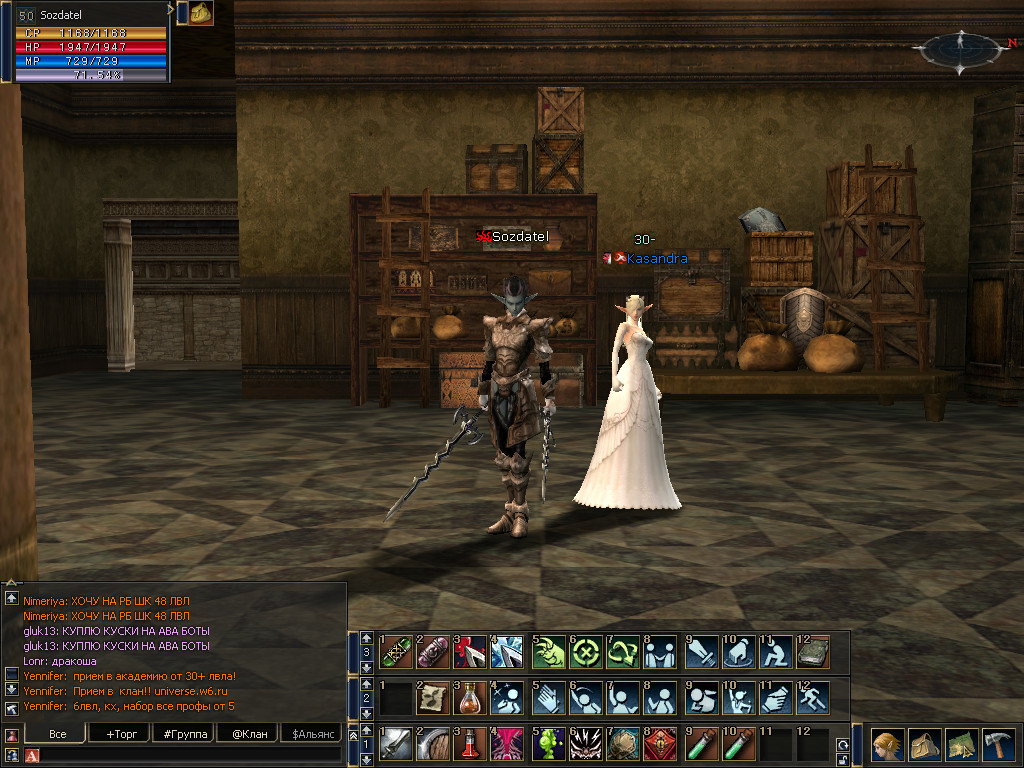Use the wooden shield skill slot
1024x768 pixels.
[434, 745]
